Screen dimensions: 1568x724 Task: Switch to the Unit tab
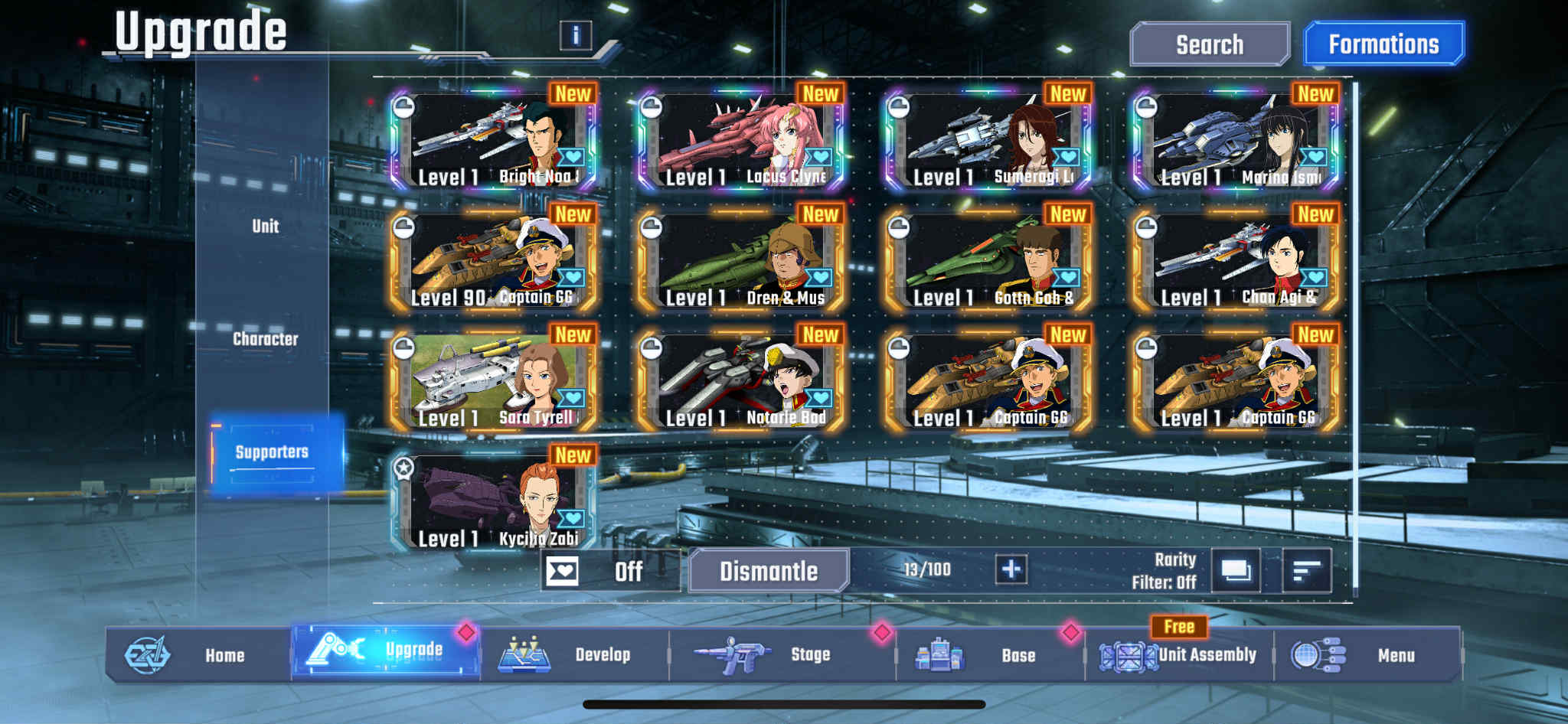264,227
